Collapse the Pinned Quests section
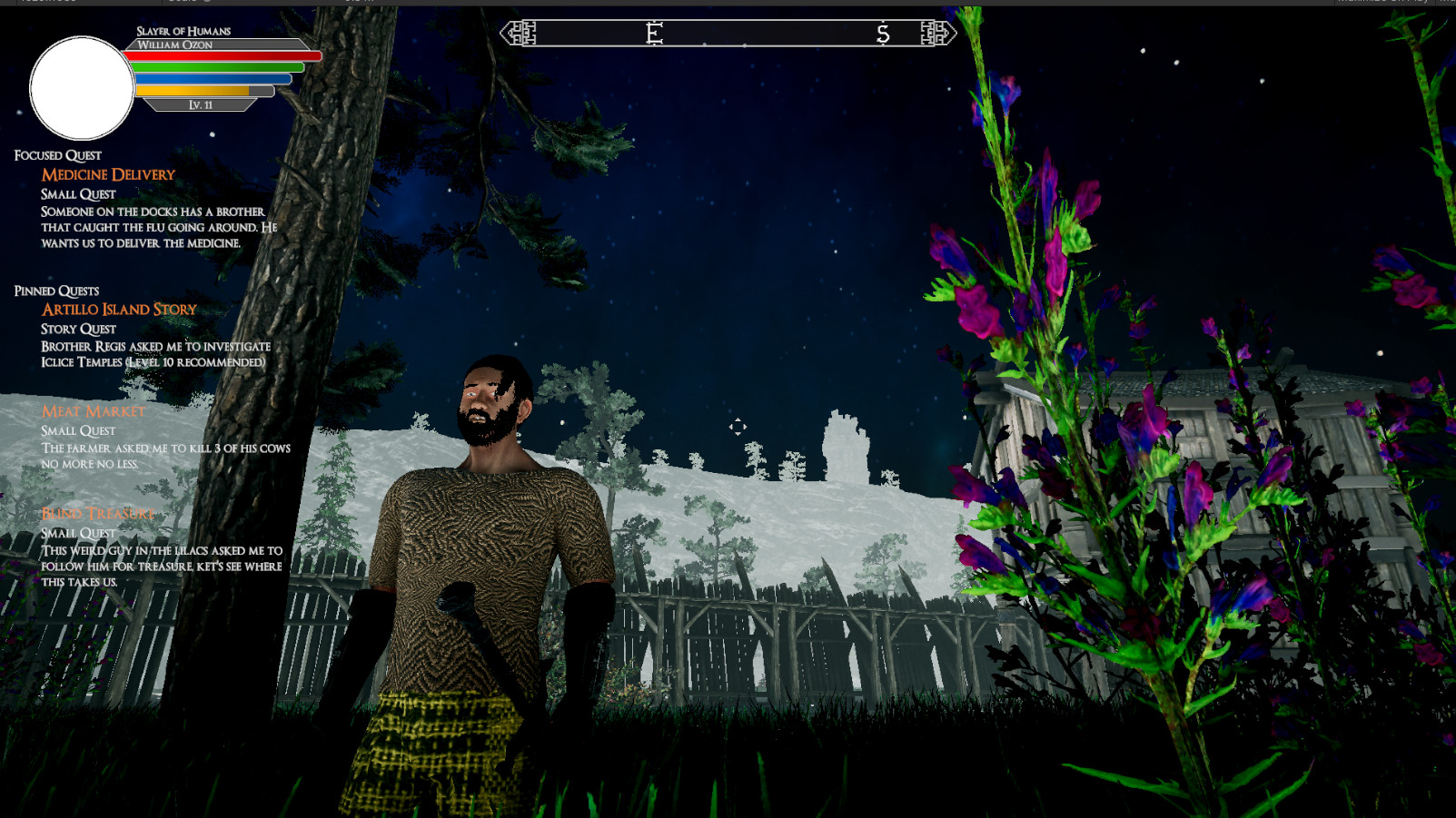The width and height of the screenshot is (1456, 818). 57,291
